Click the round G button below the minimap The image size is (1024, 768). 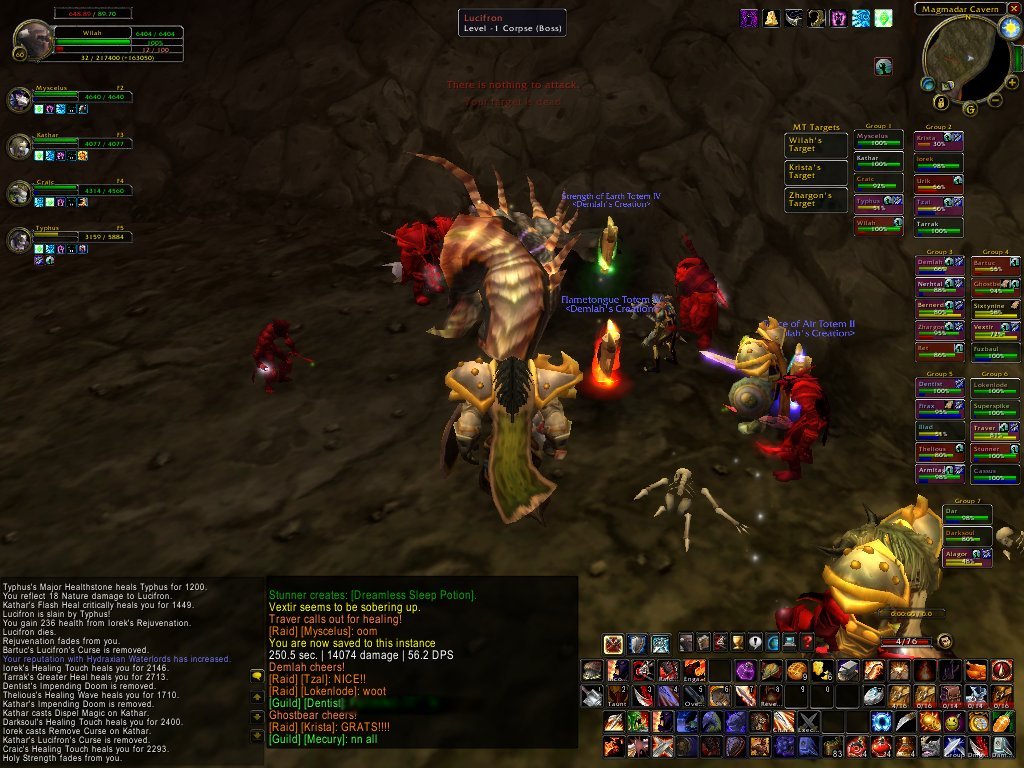point(969,108)
